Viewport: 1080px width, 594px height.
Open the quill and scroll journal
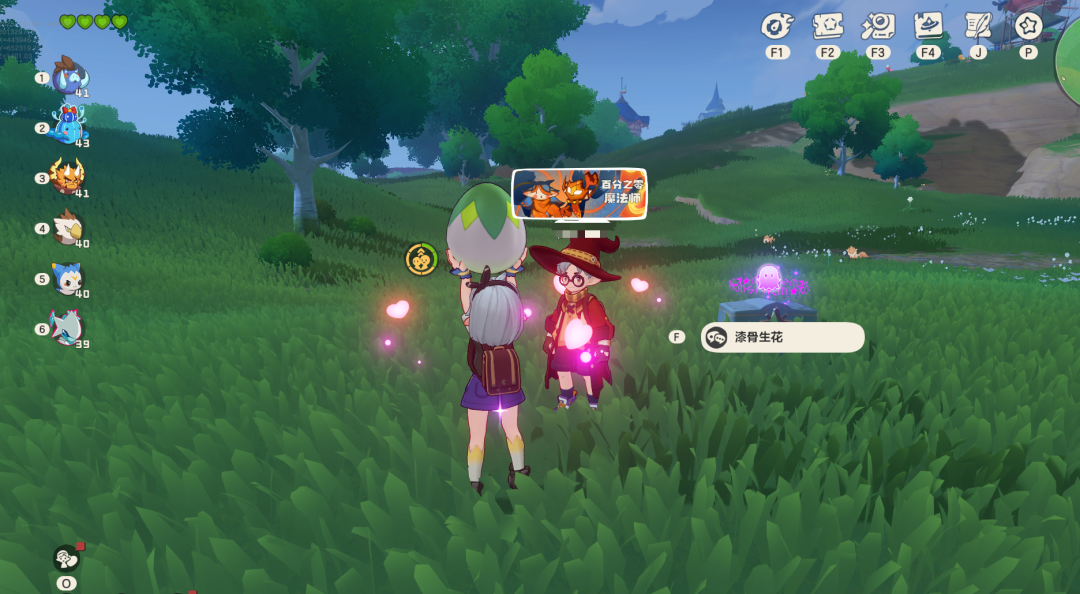(977, 26)
